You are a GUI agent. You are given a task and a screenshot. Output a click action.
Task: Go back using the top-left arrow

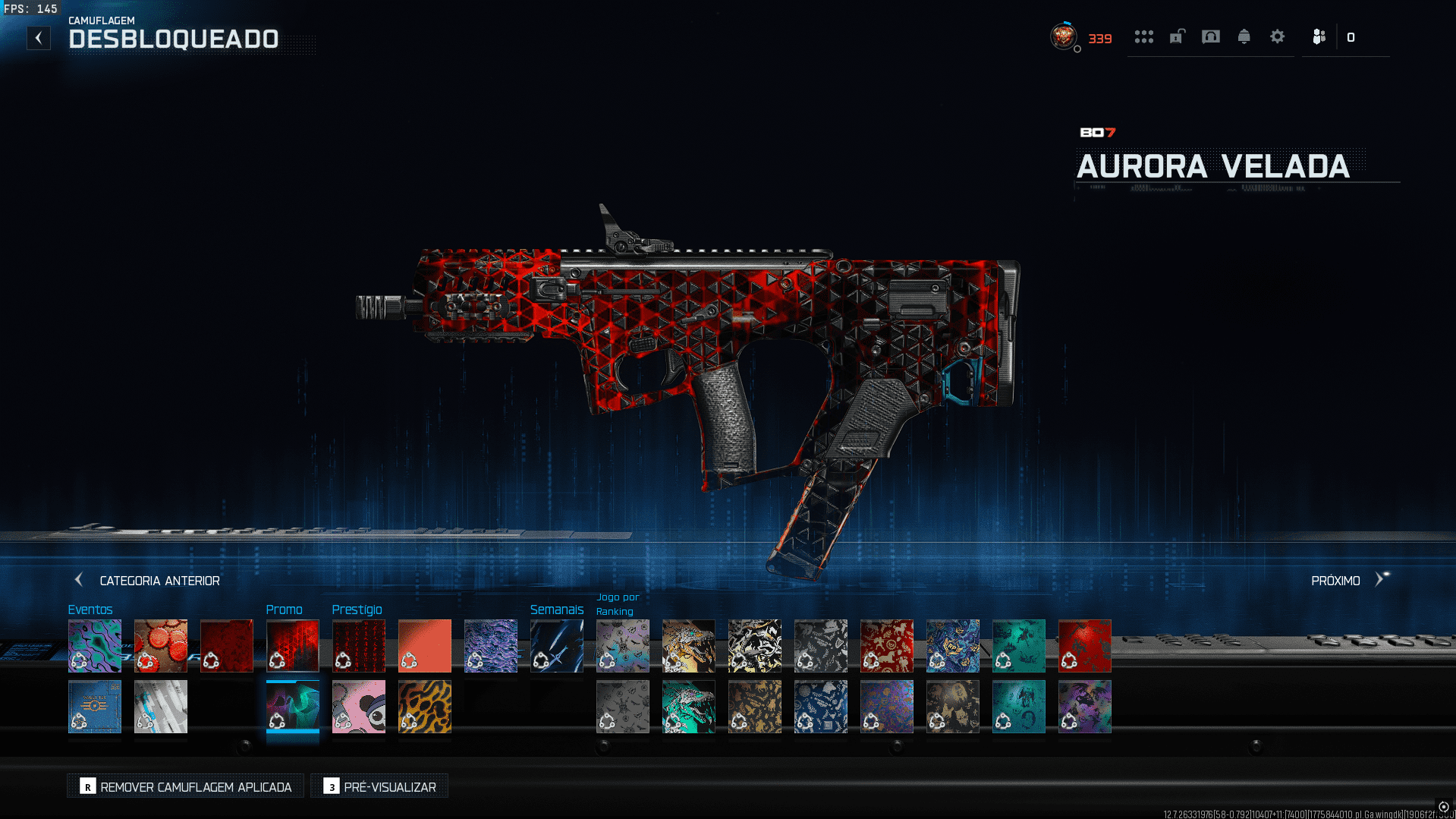[x=39, y=38]
